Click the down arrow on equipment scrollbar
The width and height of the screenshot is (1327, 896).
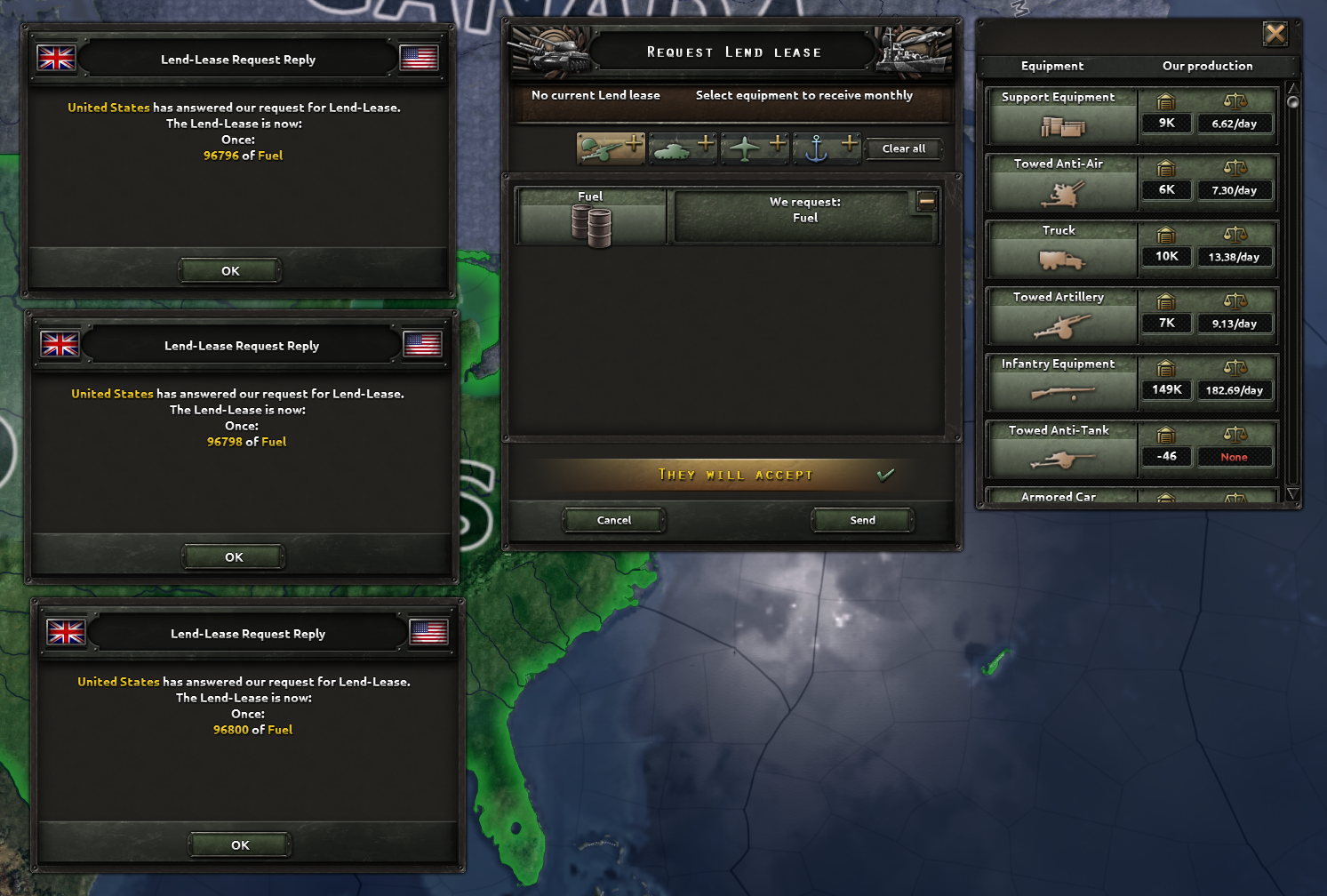(1293, 495)
